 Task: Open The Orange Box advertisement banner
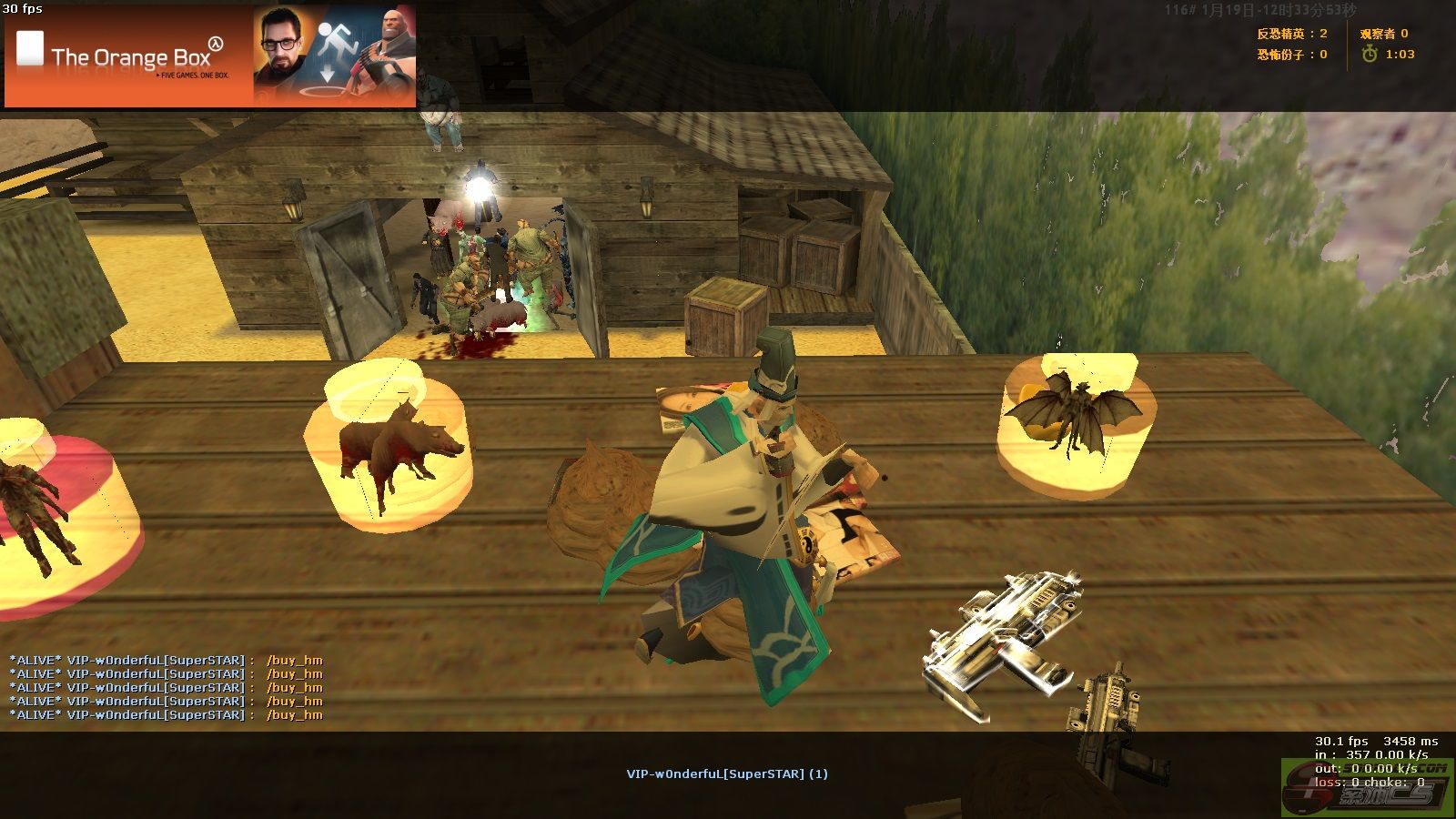[x=210, y=56]
